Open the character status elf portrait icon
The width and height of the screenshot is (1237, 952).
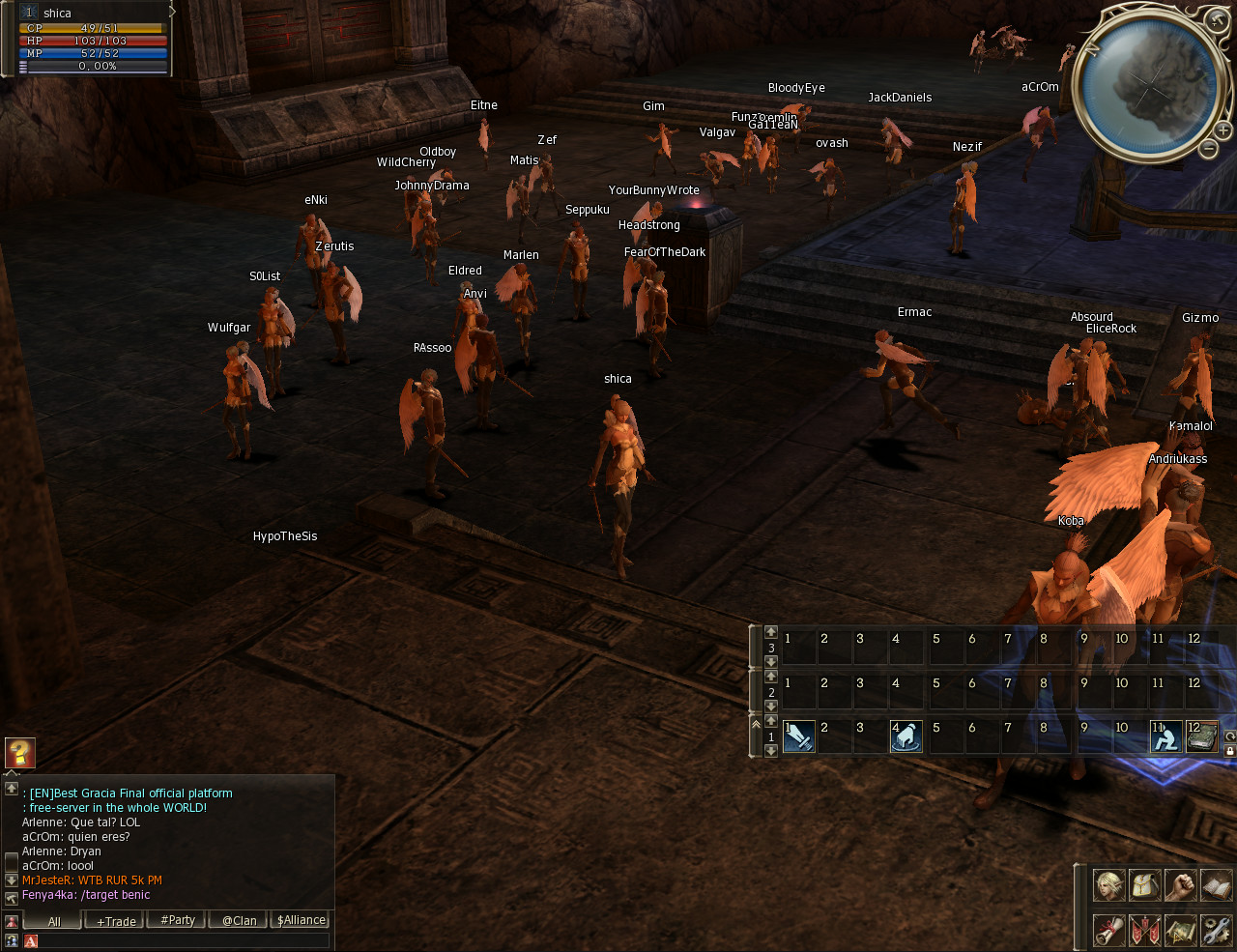coord(1108,884)
